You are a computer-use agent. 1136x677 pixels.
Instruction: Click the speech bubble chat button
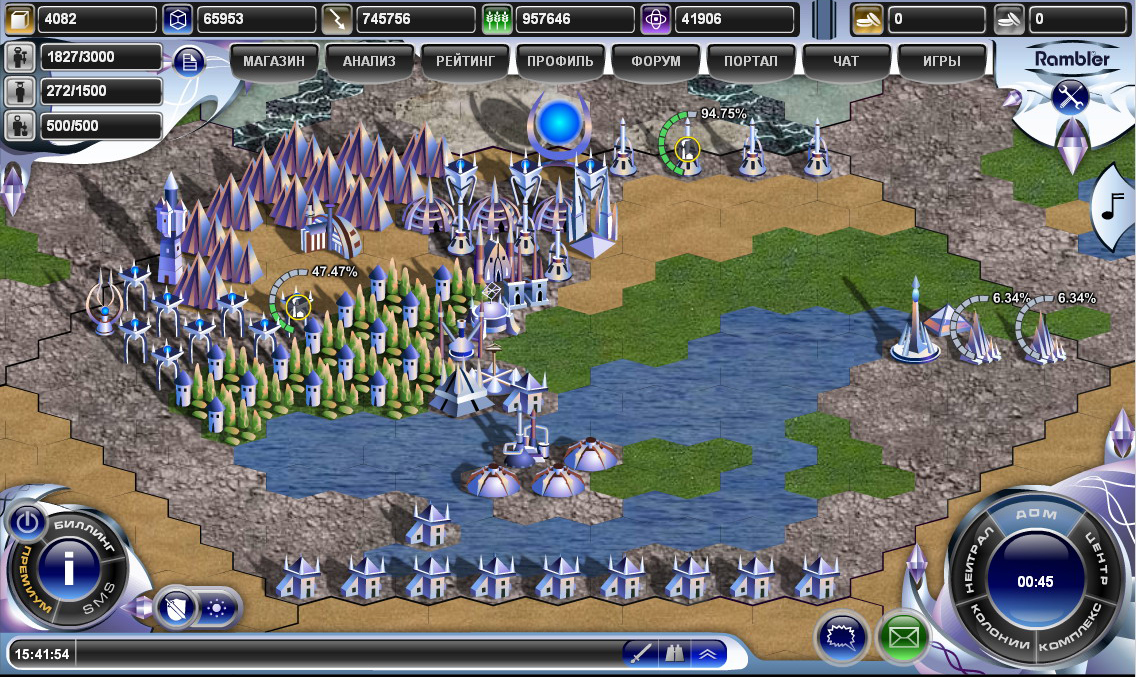point(841,636)
